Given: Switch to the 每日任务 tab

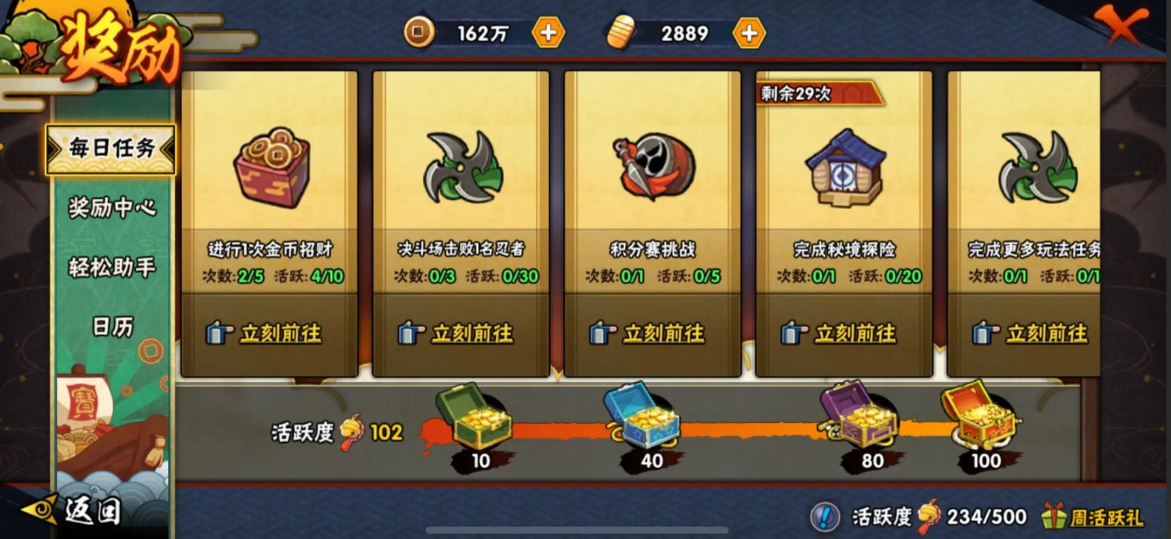Looking at the screenshot, I should click(111, 149).
